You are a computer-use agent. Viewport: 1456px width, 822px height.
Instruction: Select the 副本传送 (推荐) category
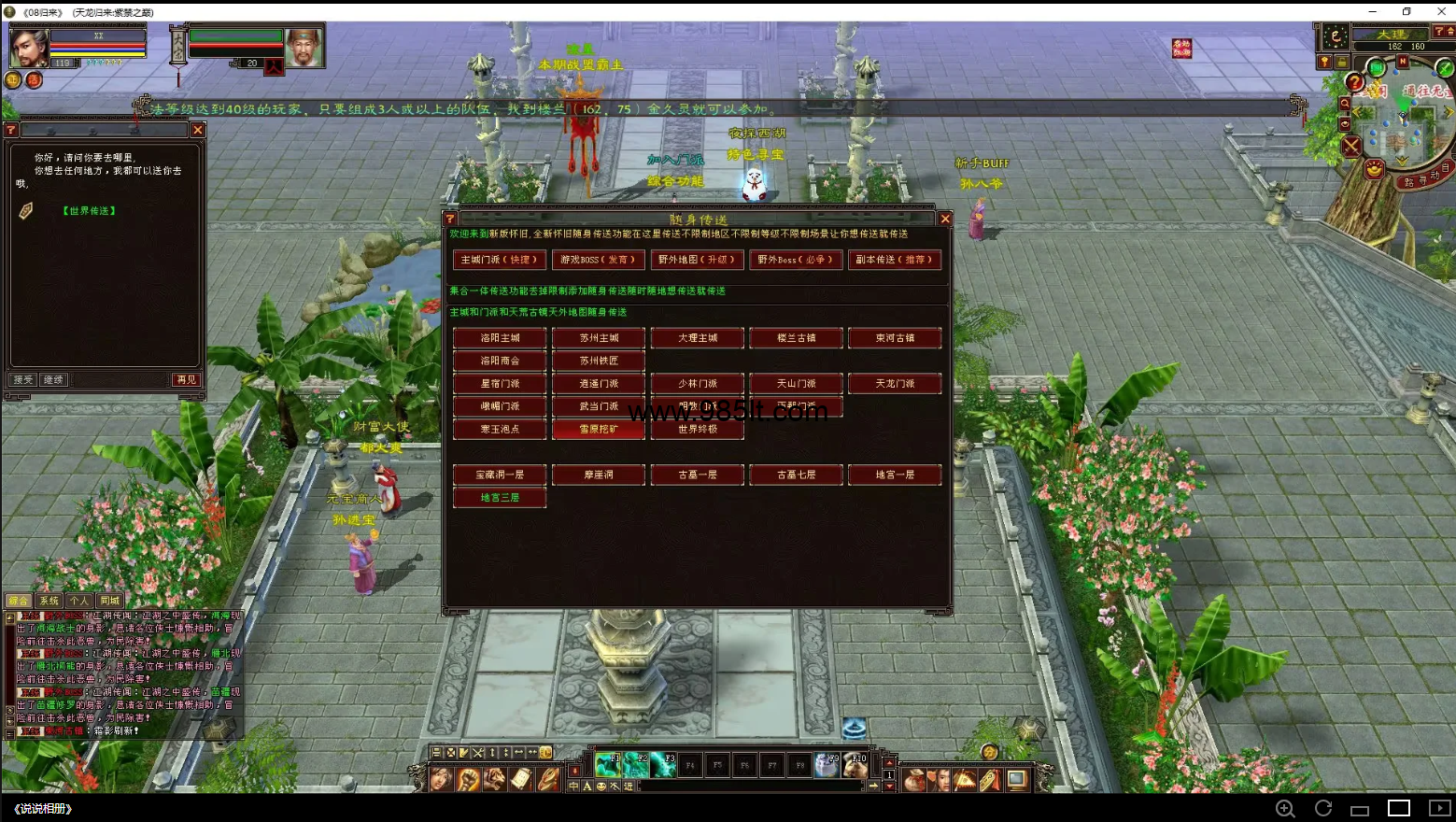click(x=894, y=260)
